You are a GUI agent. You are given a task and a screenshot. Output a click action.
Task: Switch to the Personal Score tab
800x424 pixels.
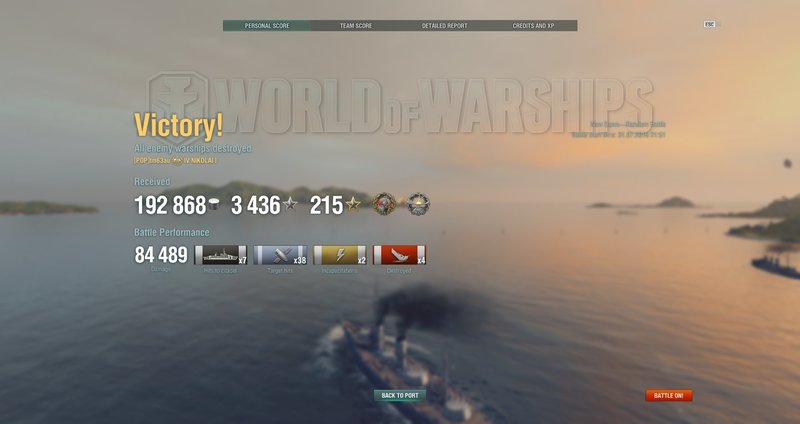pos(267,25)
